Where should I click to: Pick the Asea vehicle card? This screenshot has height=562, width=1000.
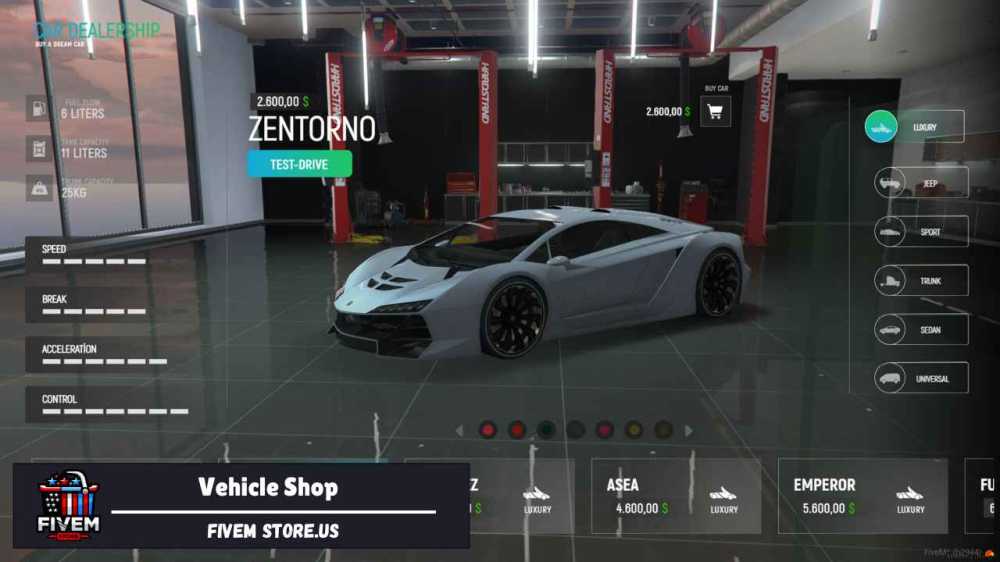click(x=675, y=496)
